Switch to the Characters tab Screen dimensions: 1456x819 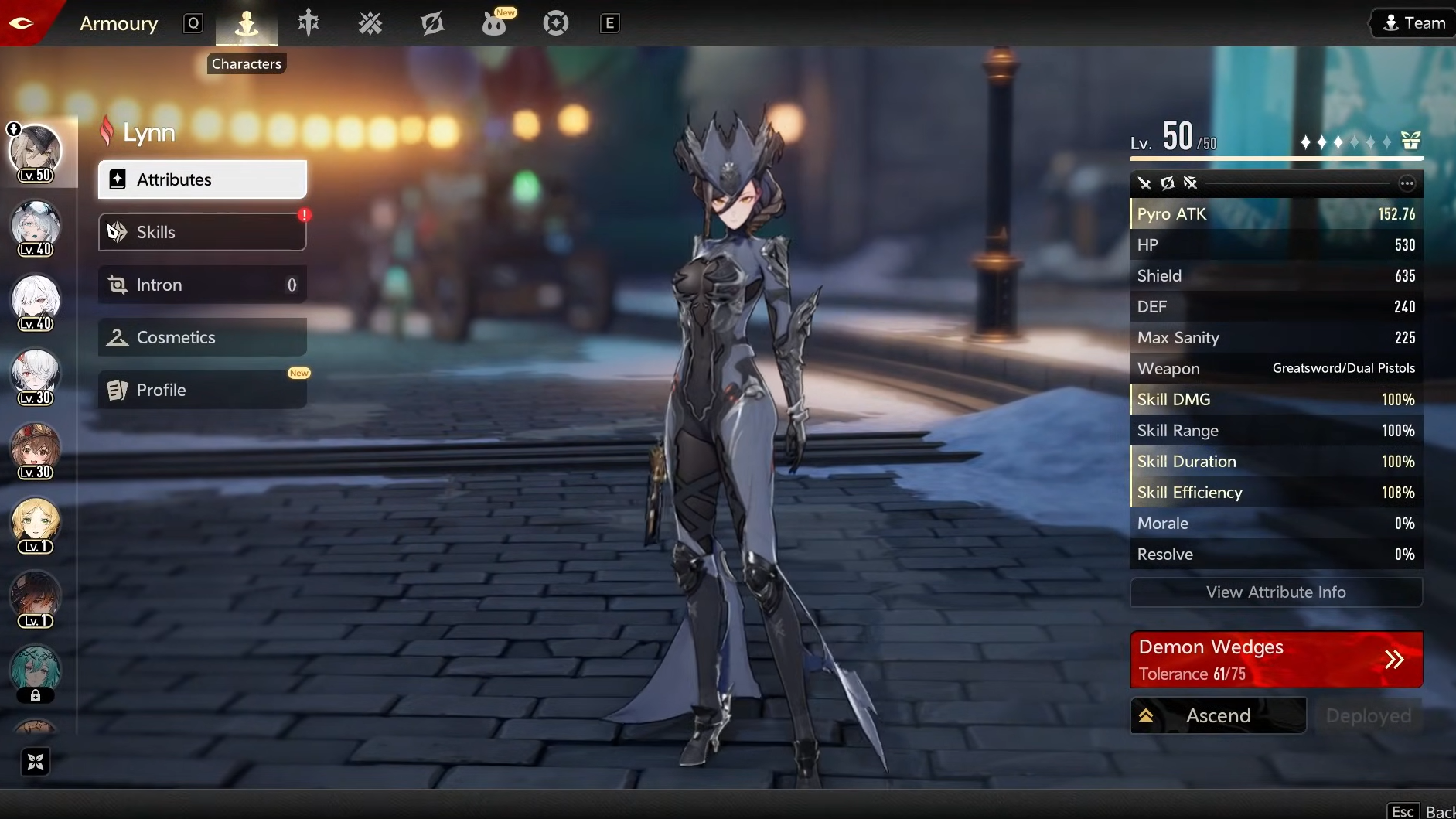247,23
